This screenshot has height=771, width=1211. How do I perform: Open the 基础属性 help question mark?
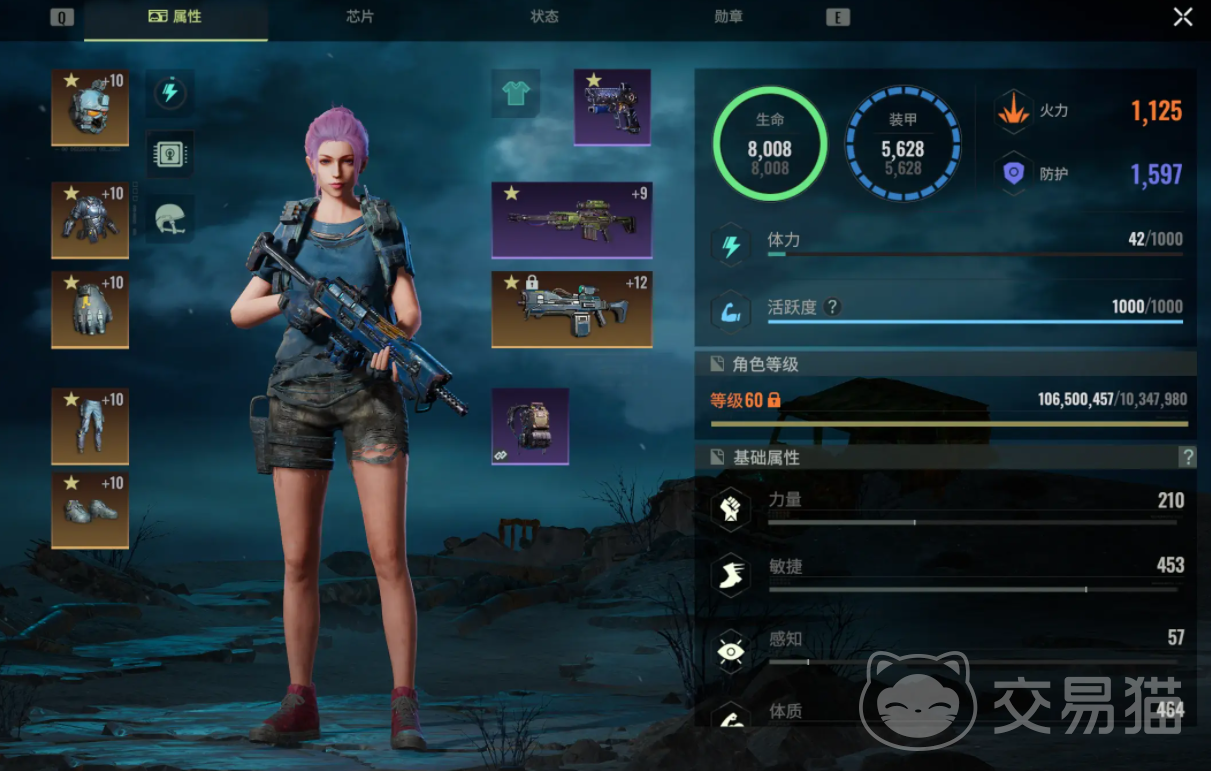pyautogui.click(x=1188, y=457)
